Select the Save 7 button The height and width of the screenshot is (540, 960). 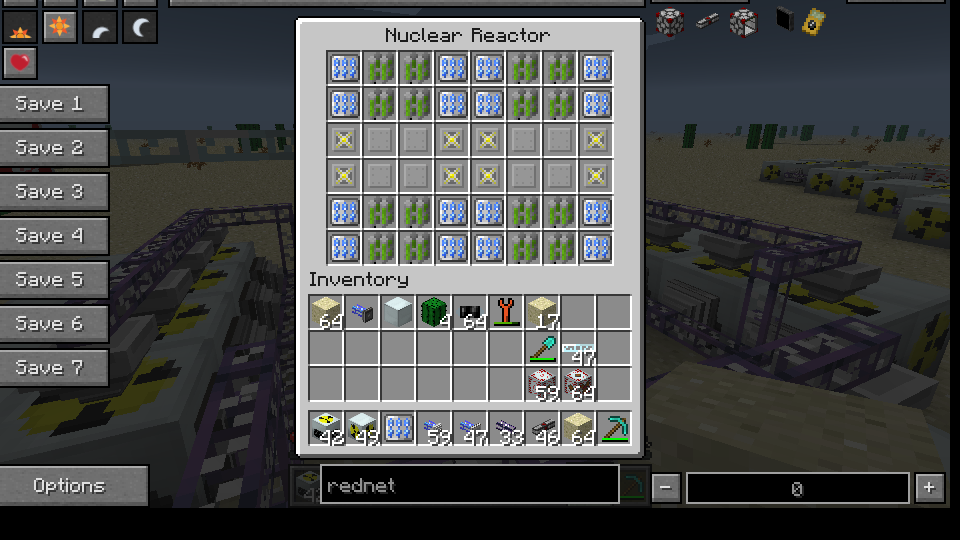pos(54,368)
